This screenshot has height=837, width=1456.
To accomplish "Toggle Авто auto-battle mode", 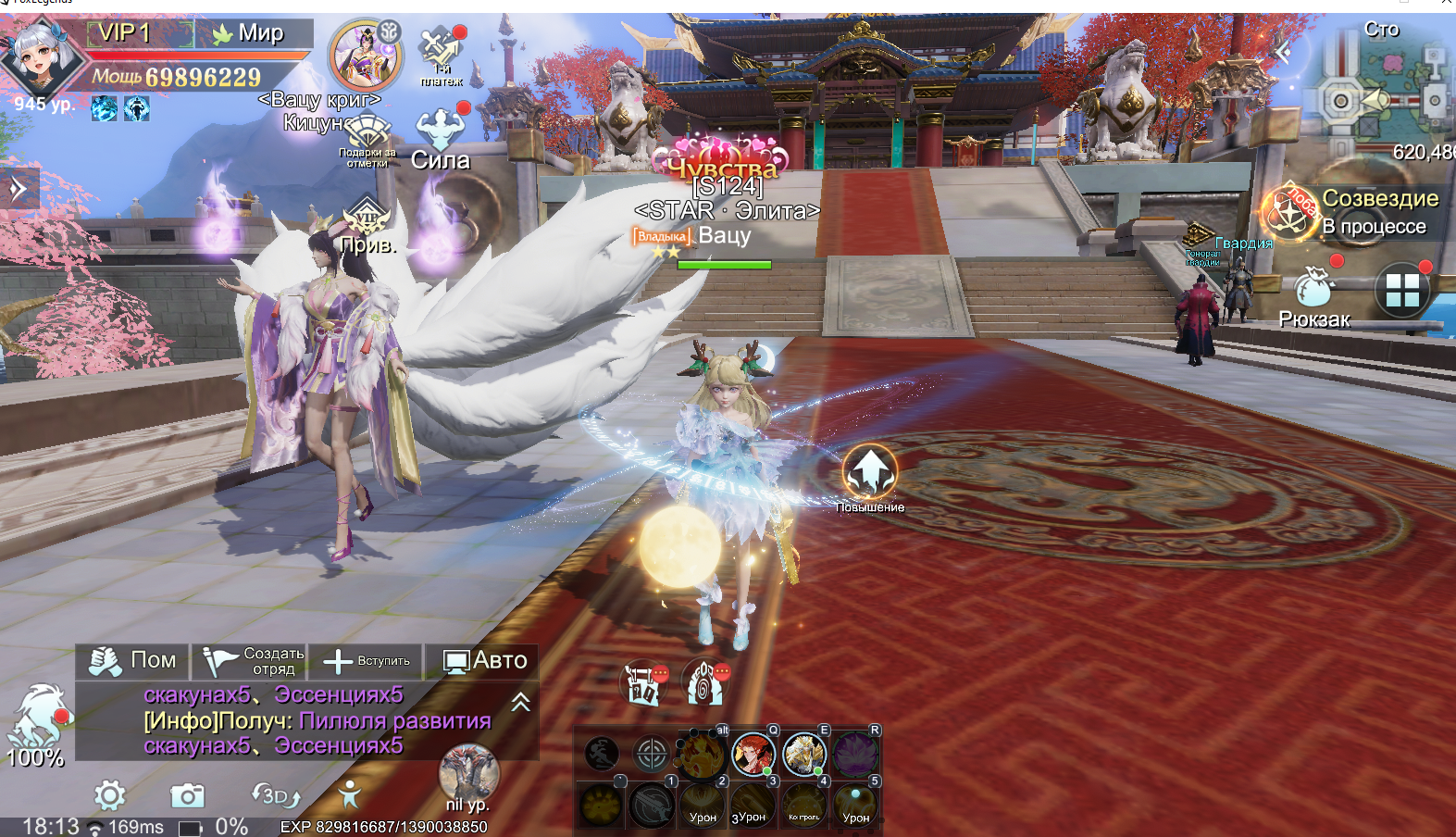I will [x=484, y=660].
